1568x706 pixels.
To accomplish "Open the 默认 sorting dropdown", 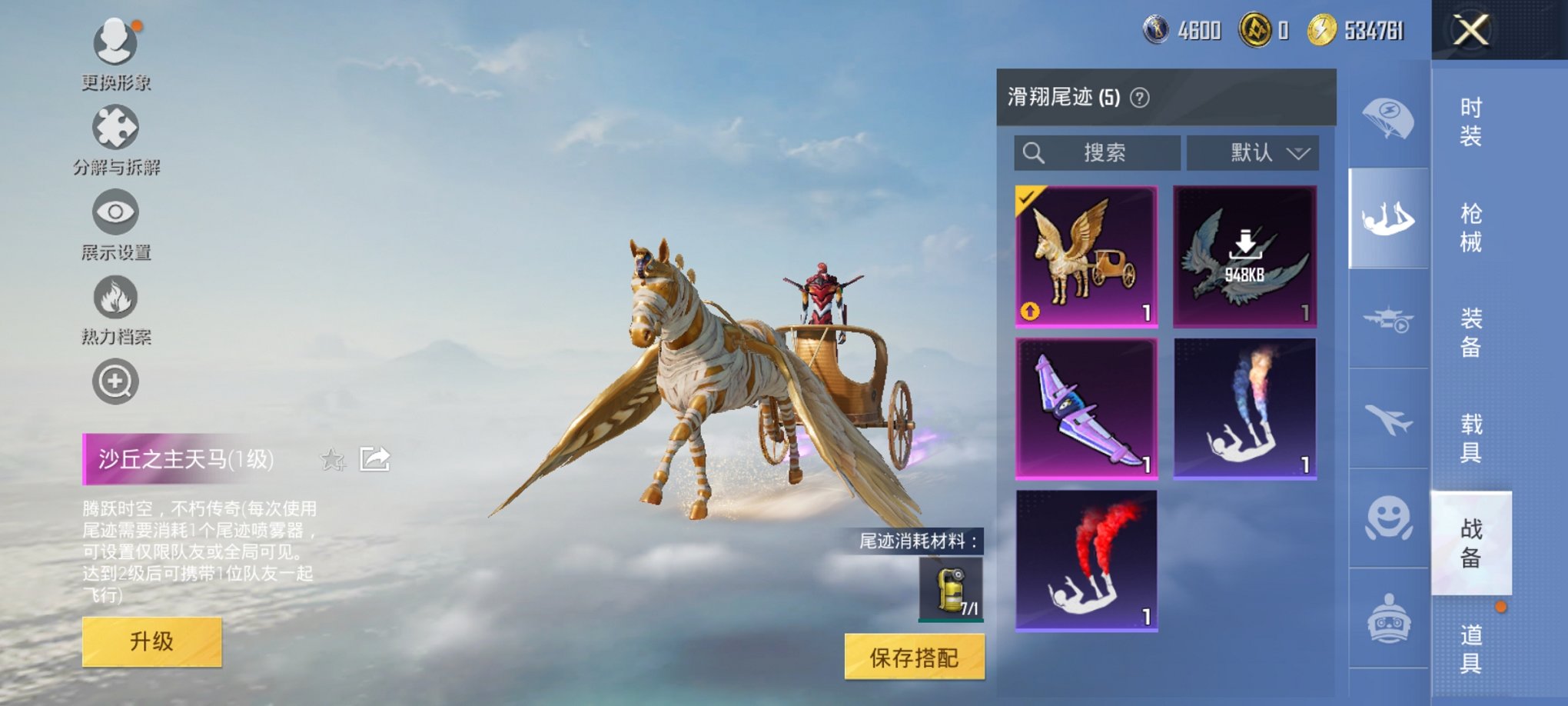I will pos(1253,152).
